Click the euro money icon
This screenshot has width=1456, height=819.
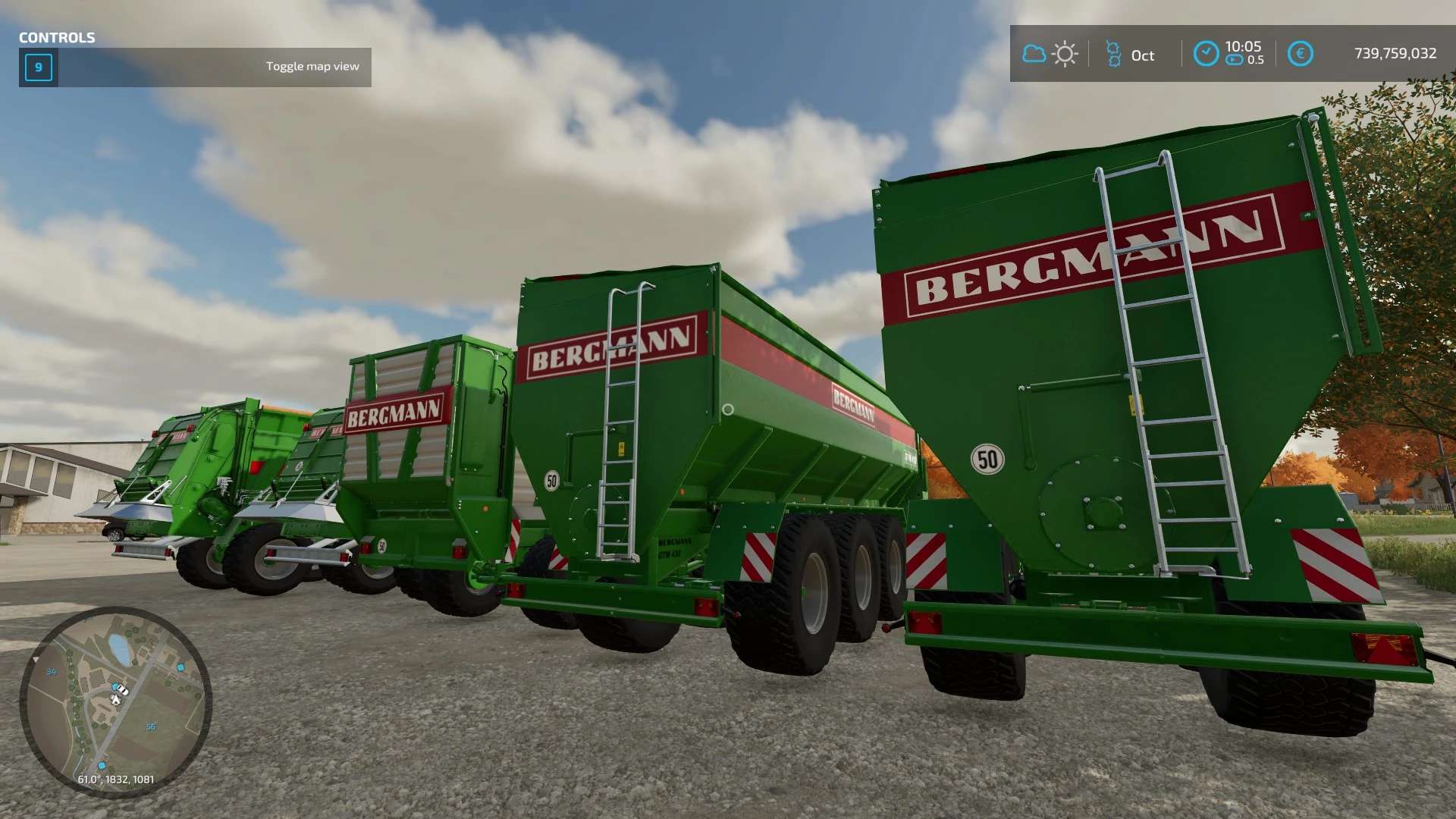pos(1300,54)
